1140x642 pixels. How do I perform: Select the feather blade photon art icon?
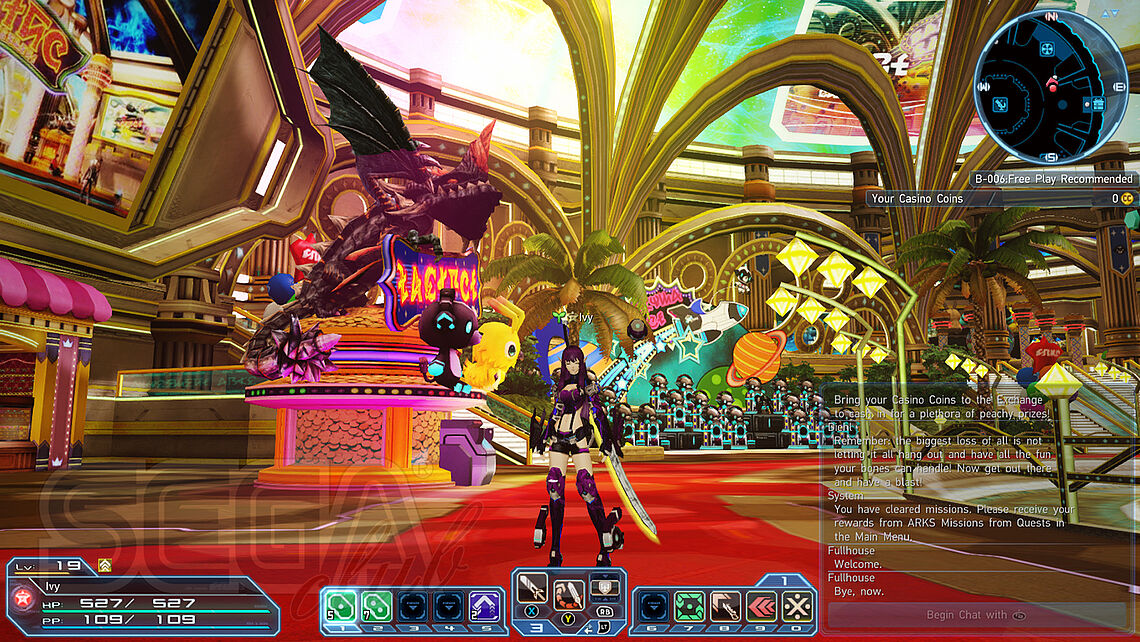569,594
